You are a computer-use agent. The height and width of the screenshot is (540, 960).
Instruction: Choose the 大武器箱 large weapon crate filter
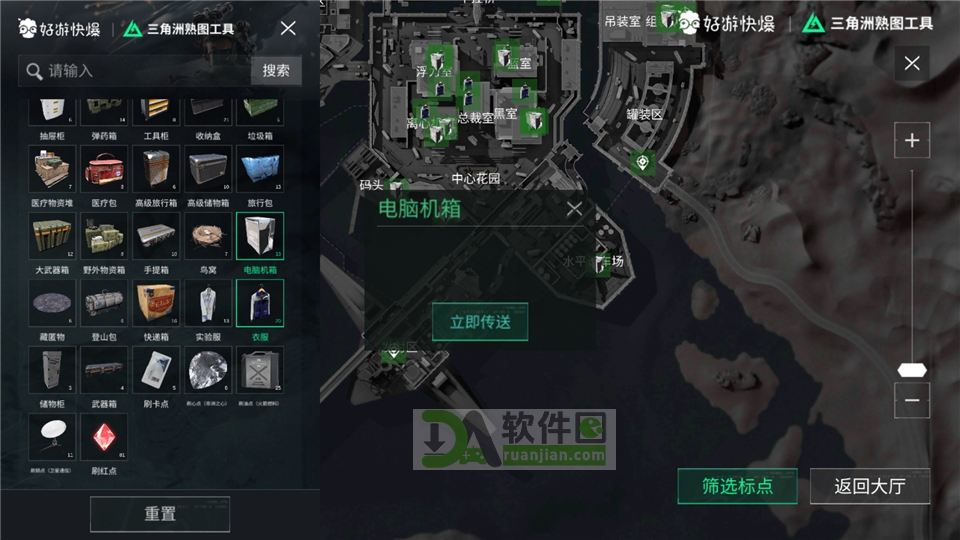pyautogui.click(x=52, y=239)
